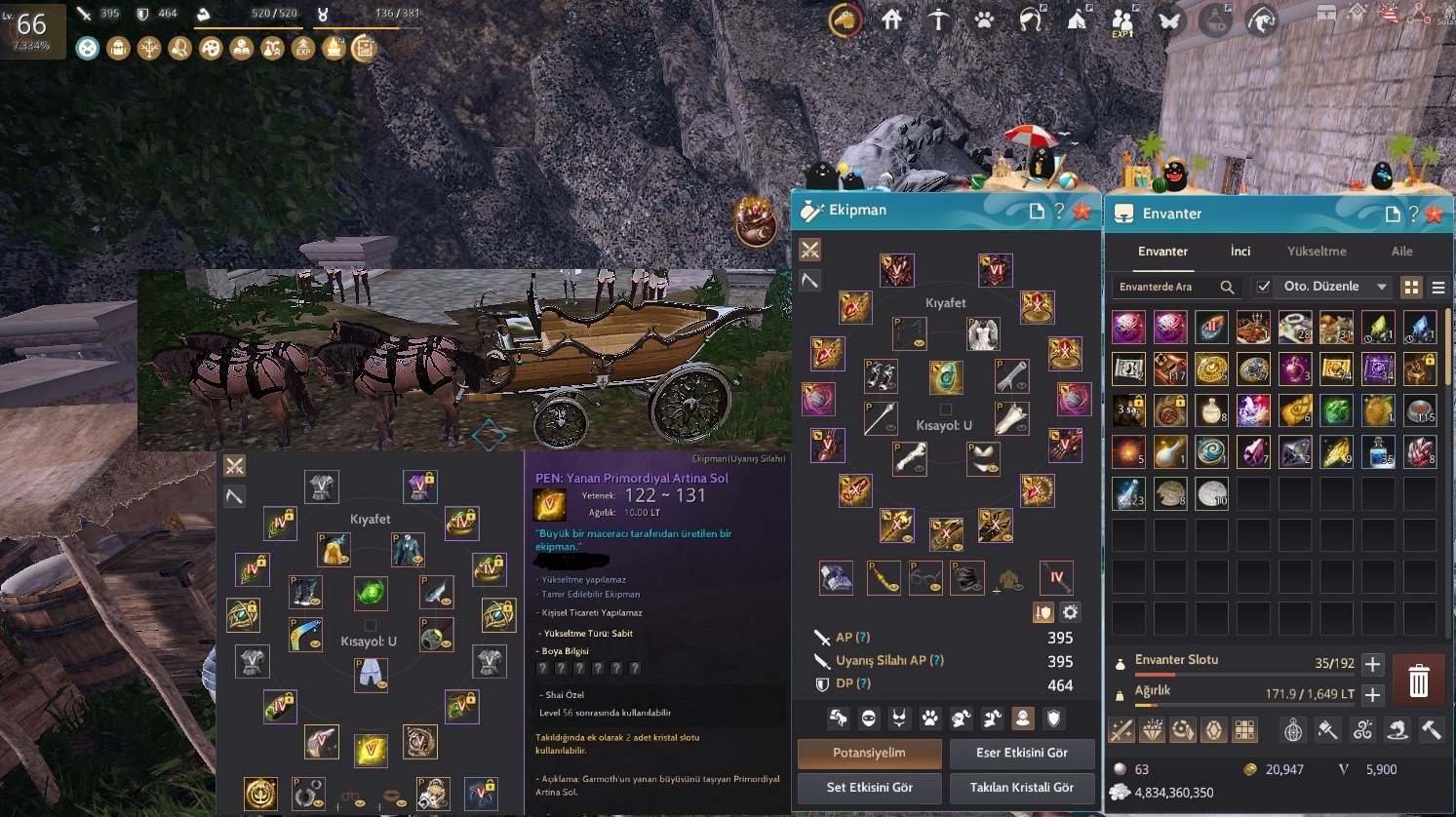The width and height of the screenshot is (1456, 817).
Task: Switch inventory to list view
Action: point(1437,287)
